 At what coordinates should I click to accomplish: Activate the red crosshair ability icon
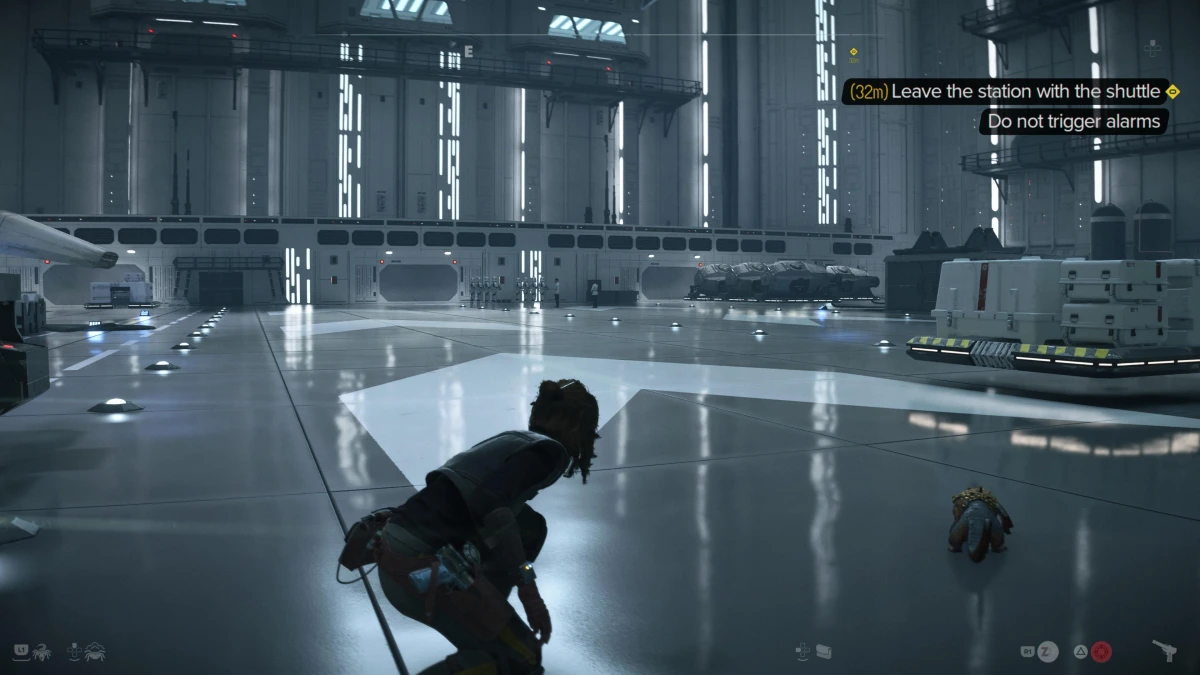tap(1101, 652)
